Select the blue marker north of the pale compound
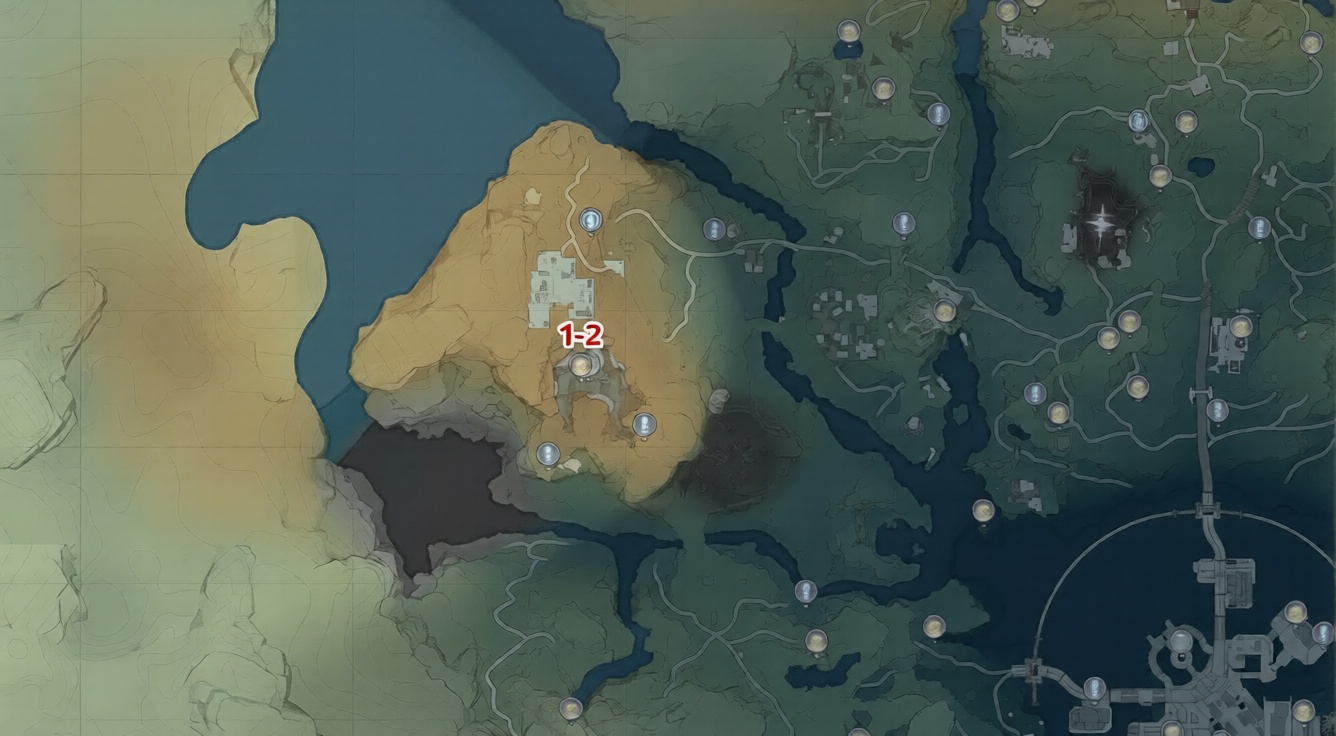The width and height of the screenshot is (1336, 736). tap(591, 220)
